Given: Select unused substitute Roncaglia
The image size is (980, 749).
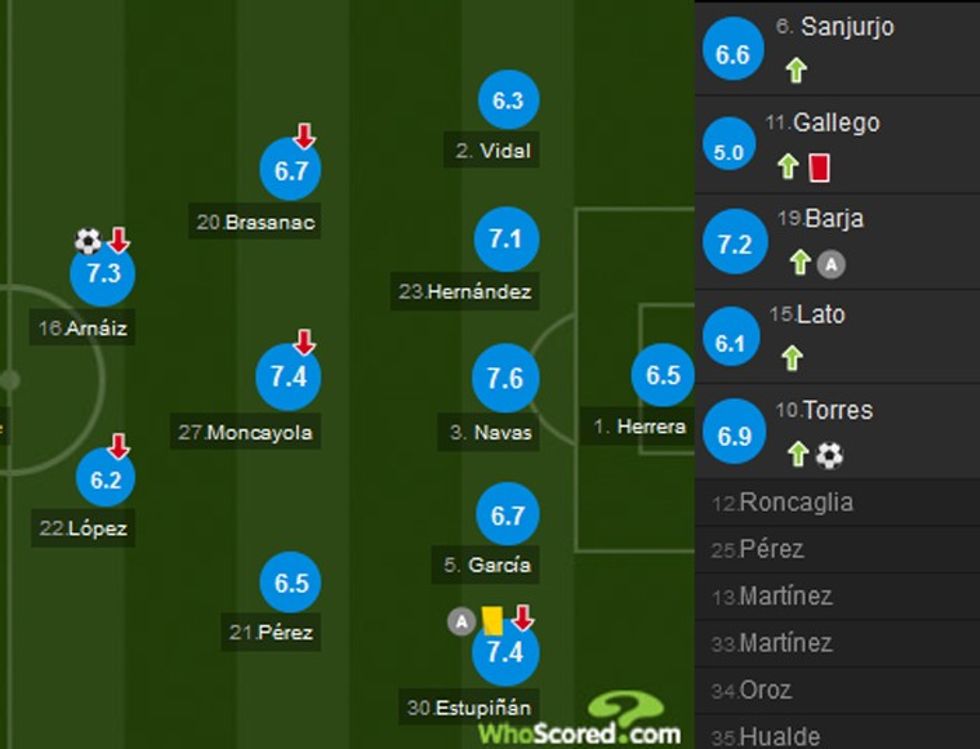Looking at the screenshot, I should [797, 503].
